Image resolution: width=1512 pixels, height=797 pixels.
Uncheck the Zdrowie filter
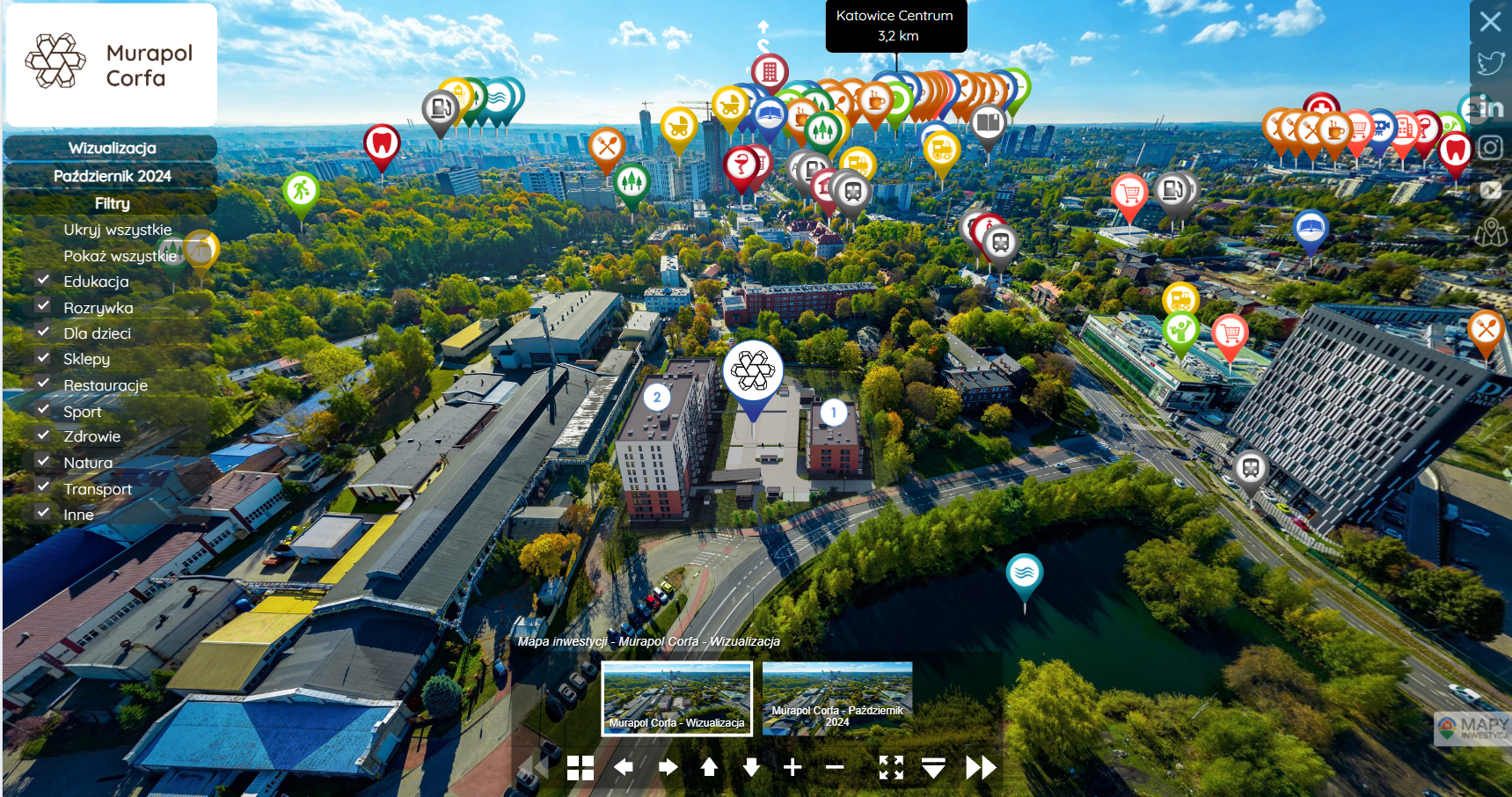43,435
